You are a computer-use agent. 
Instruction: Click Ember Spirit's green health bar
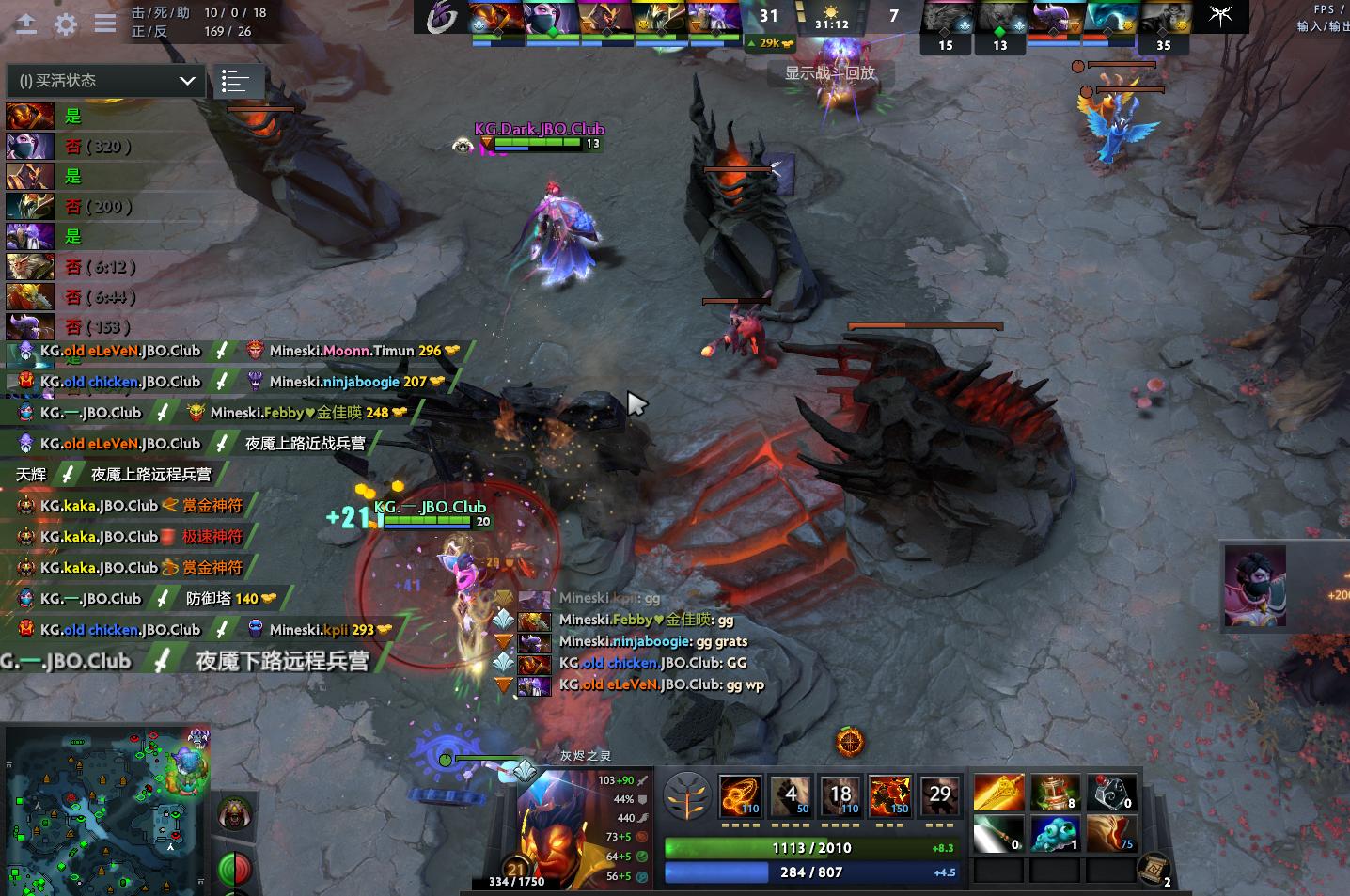click(813, 847)
